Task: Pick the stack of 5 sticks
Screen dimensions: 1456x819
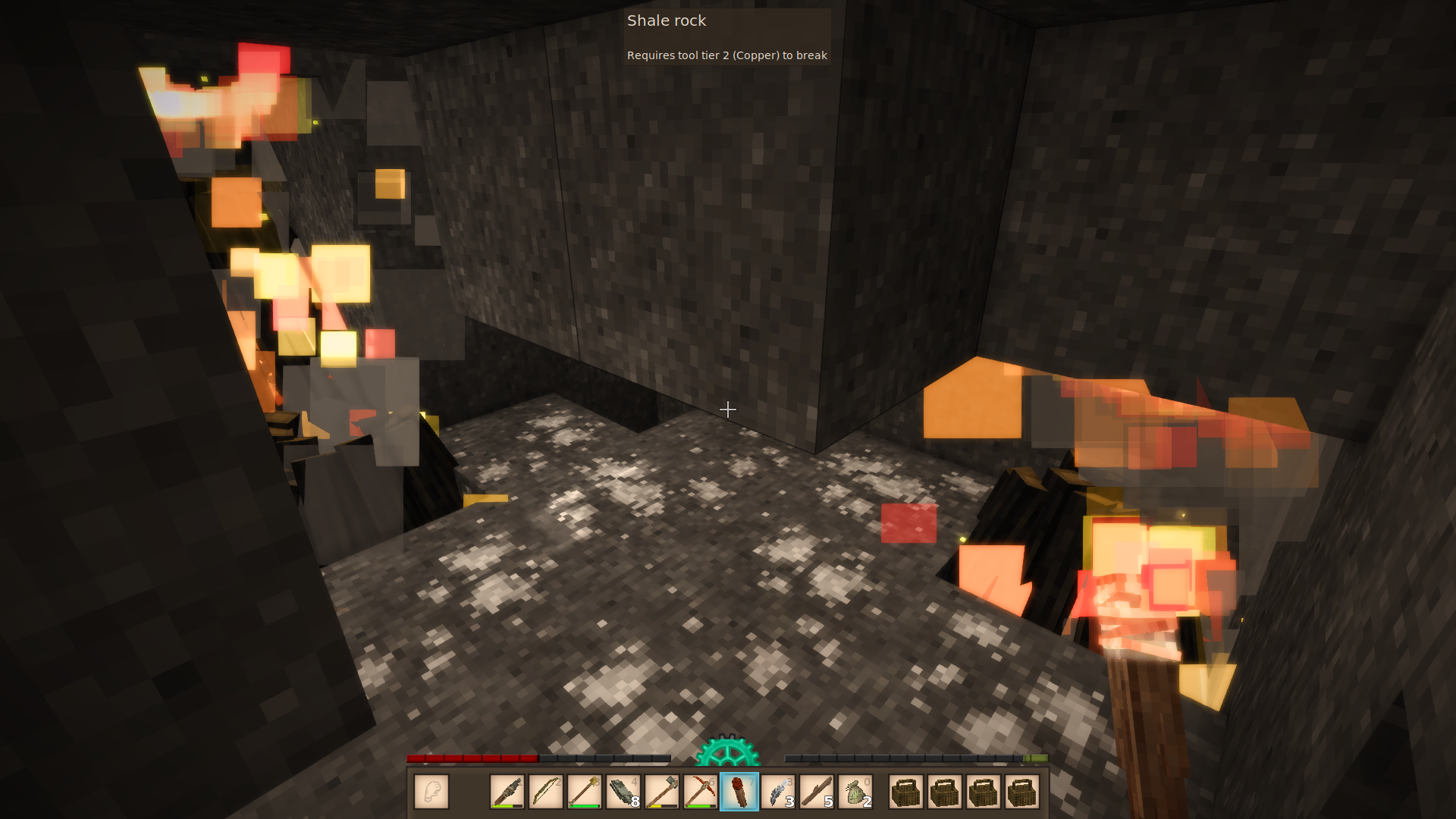Action: coord(817,792)
